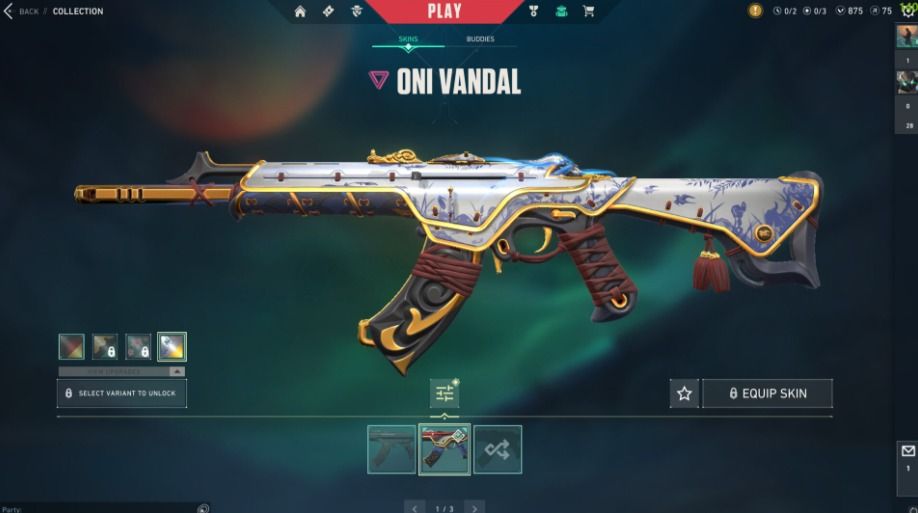Select the first red-green variant swatch

(x=71, y=347)
